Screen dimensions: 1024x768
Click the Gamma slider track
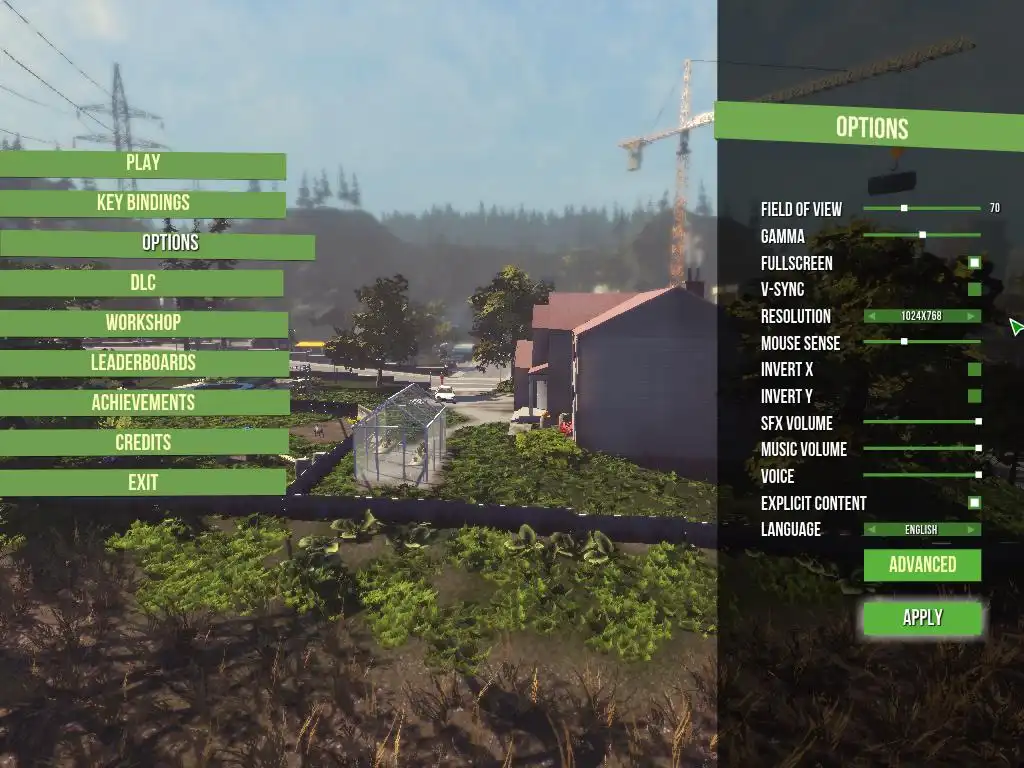pyautogui.click(x=922, y=235)
